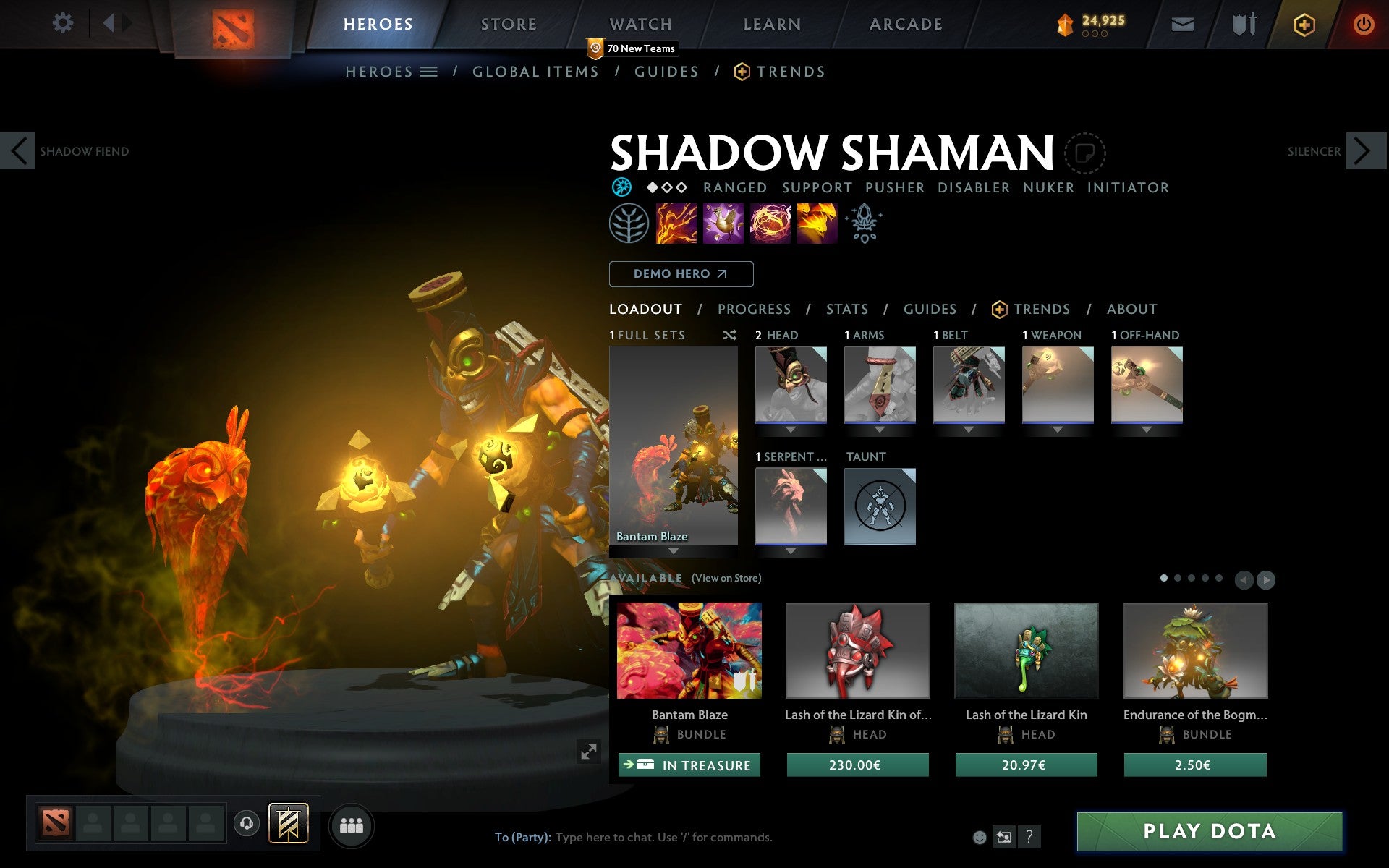Open the emoticon picker in chat
Screen dimensions: 1389x868
click(x=980, y=837)
